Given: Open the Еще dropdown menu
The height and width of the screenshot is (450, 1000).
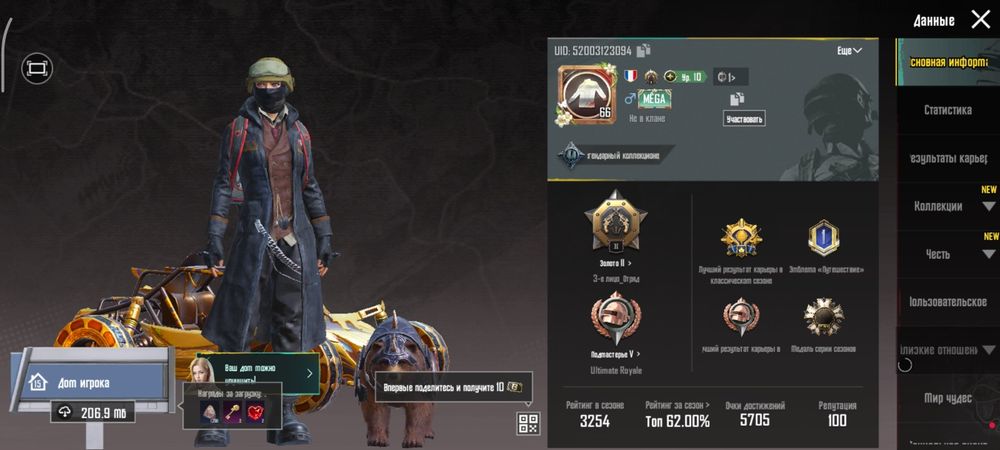Looking at the screenshot, I should pyautogui.click(x=849, y=50).
